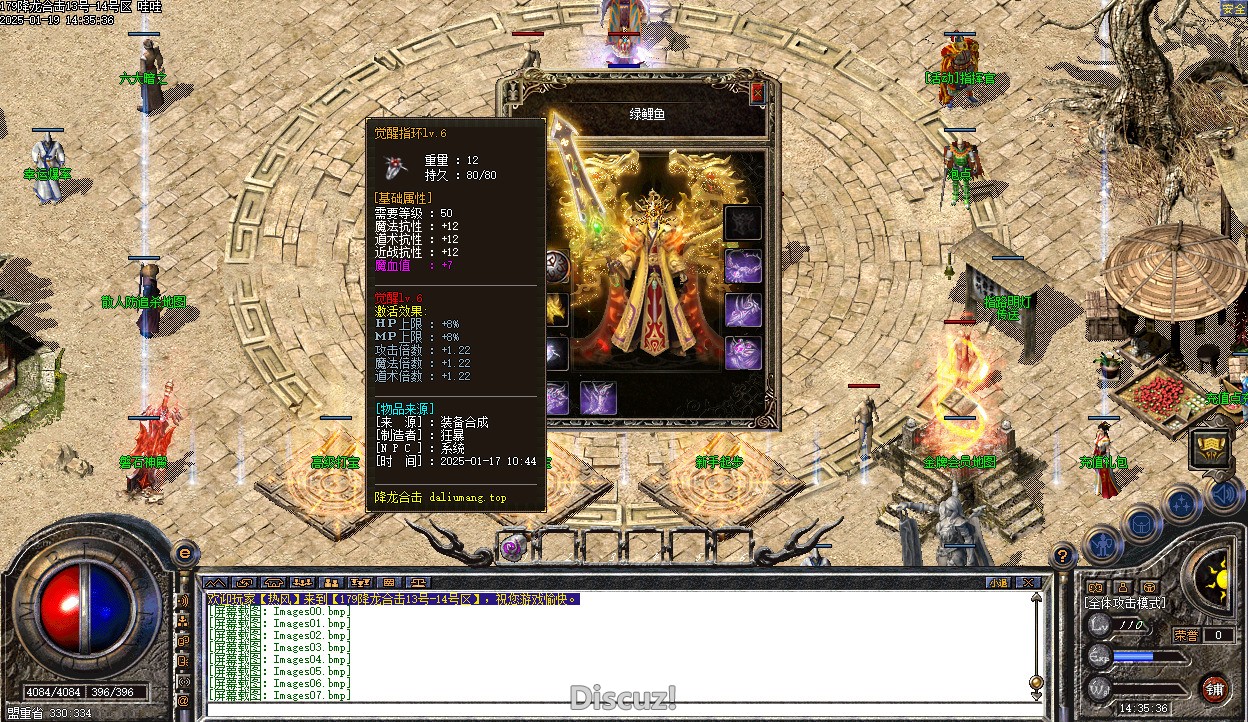This screenshot has height=722, width=1248.
Task: Select the first chat channel tab
Action: click(216, 582)
